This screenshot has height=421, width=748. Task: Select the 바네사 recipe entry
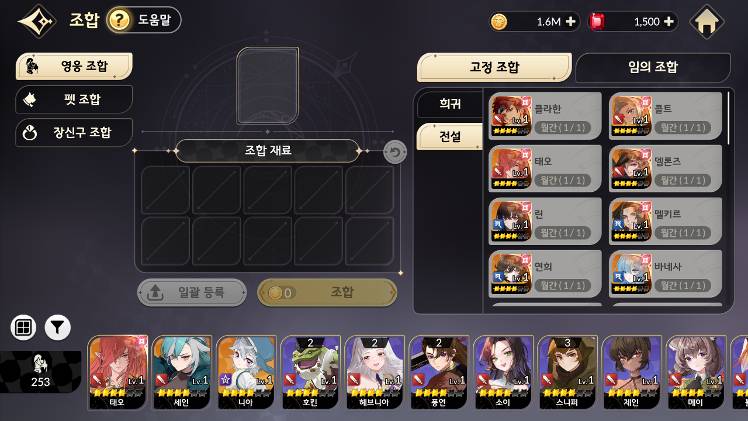[x=665, y=274]
